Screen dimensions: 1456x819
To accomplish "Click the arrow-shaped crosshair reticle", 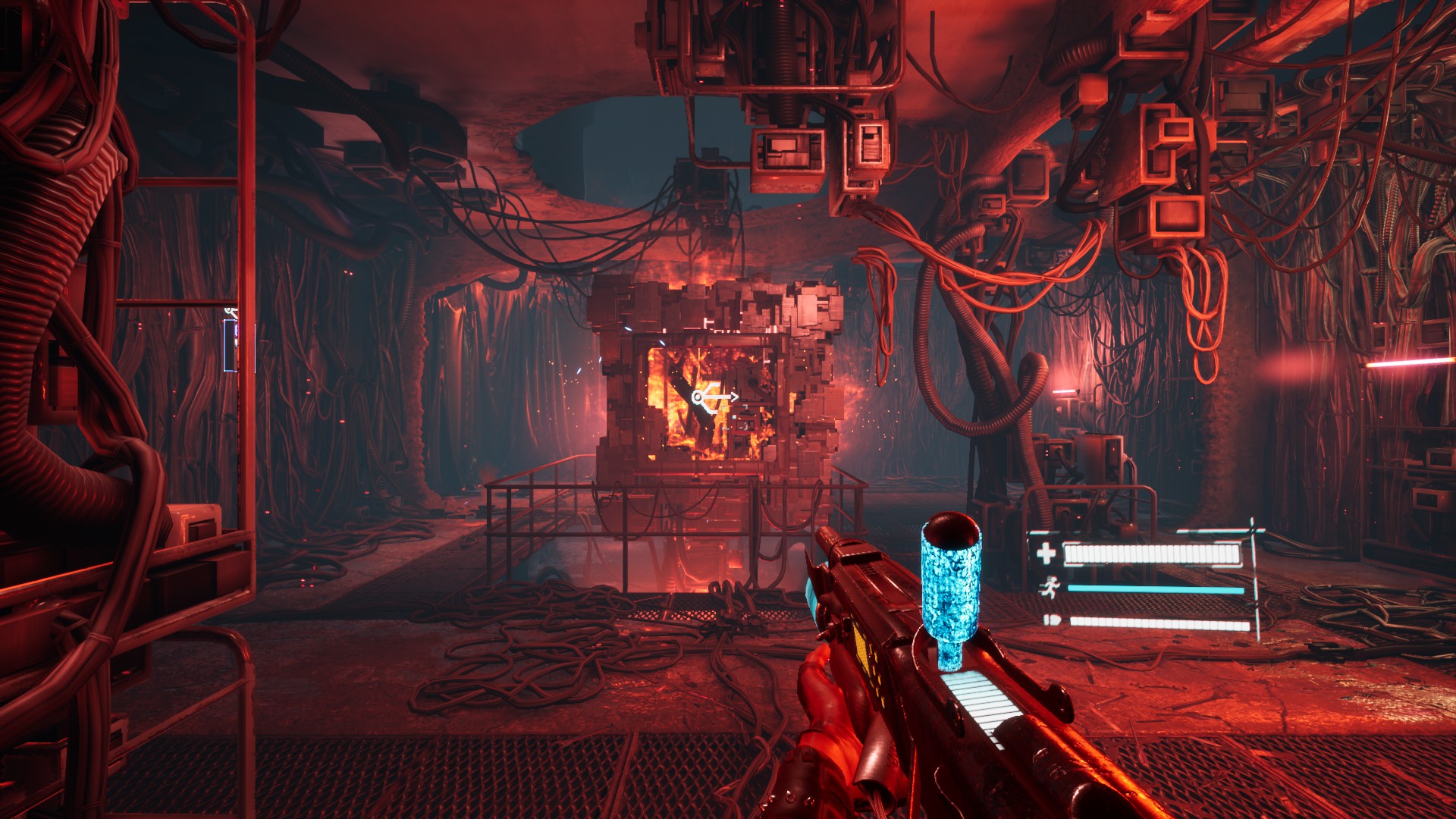I will pos(714,397).
